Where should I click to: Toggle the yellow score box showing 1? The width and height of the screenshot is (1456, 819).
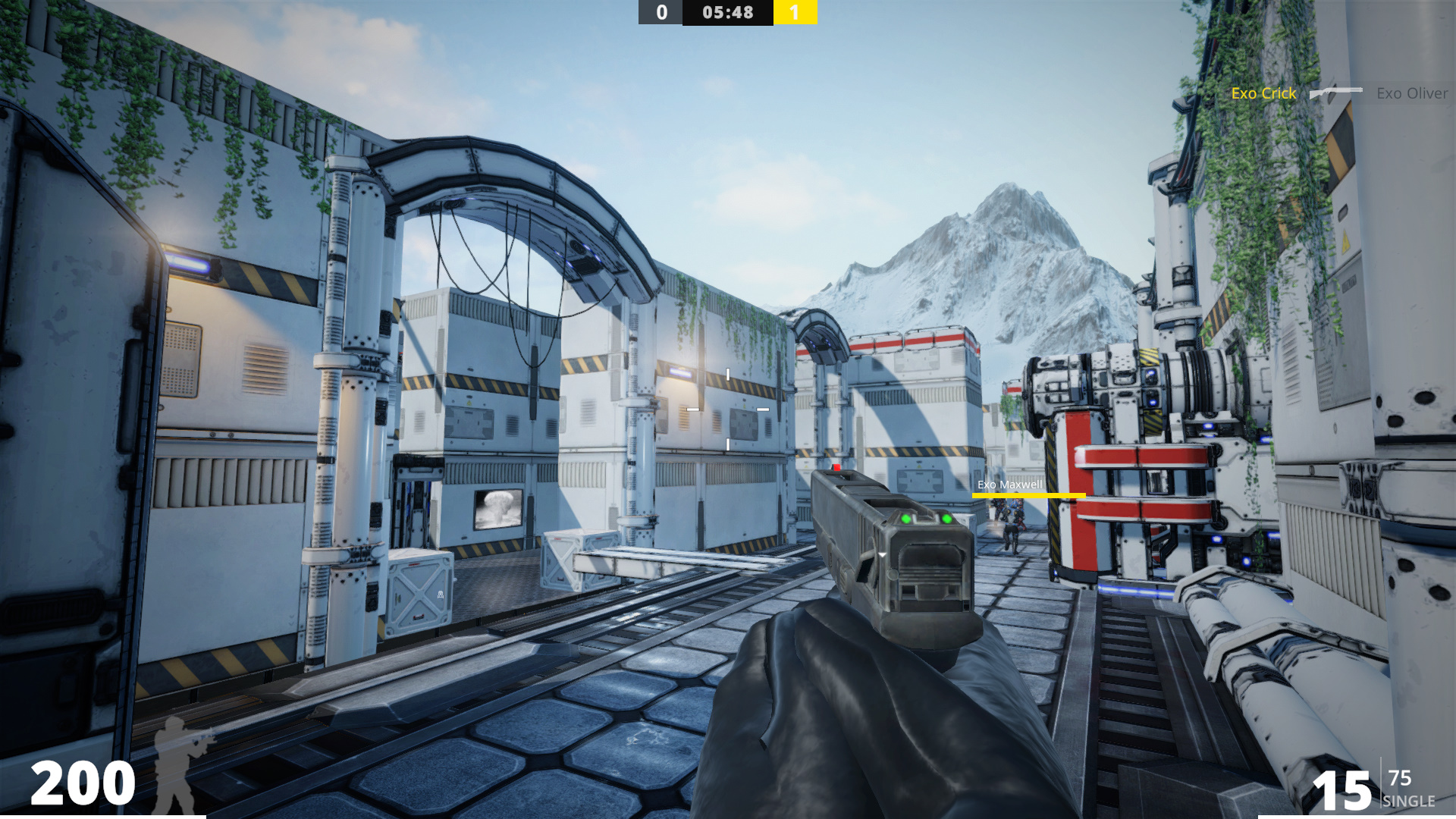click(x=795, y=12)
